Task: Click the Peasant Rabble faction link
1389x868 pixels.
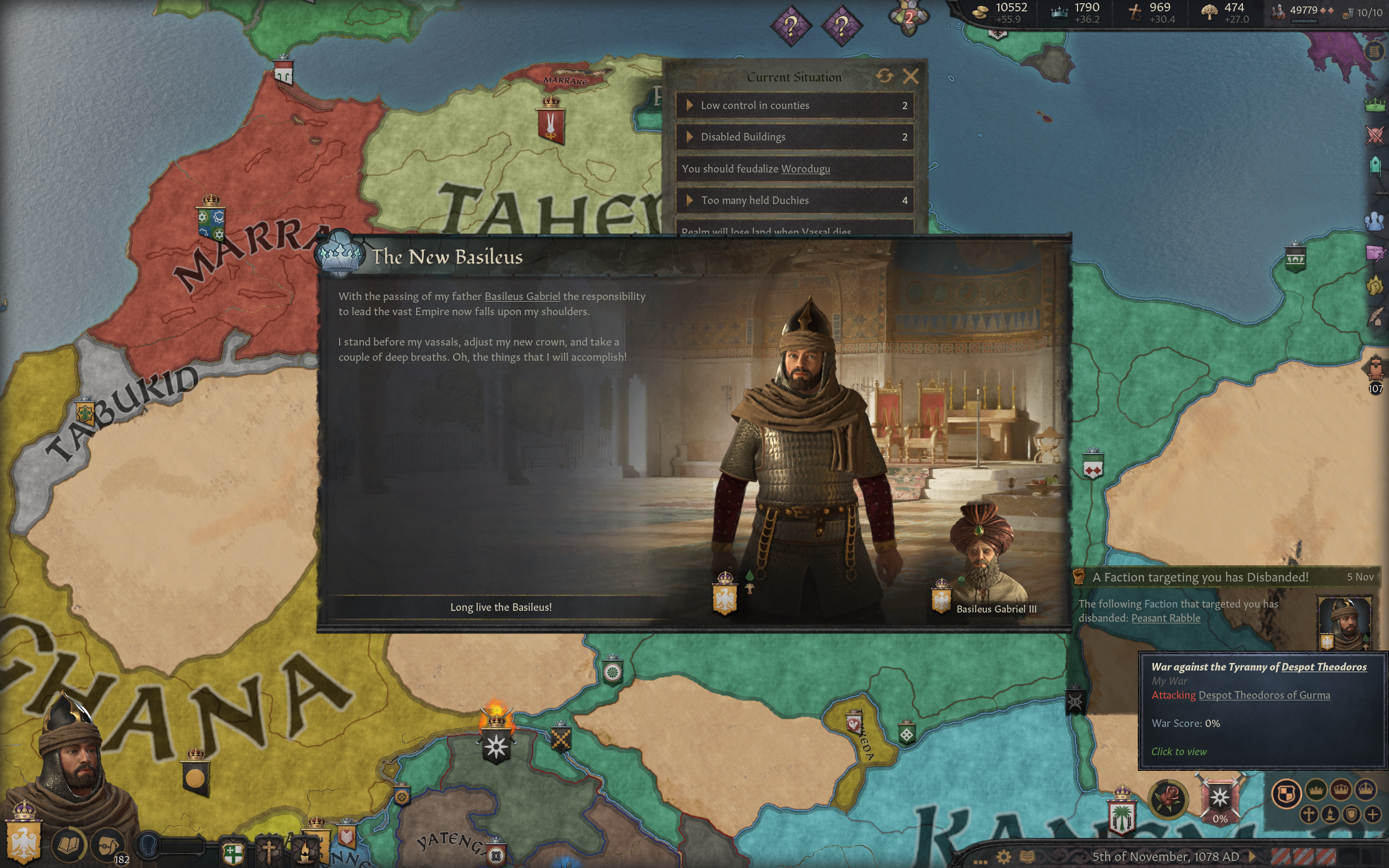Action: [1165, 618]
